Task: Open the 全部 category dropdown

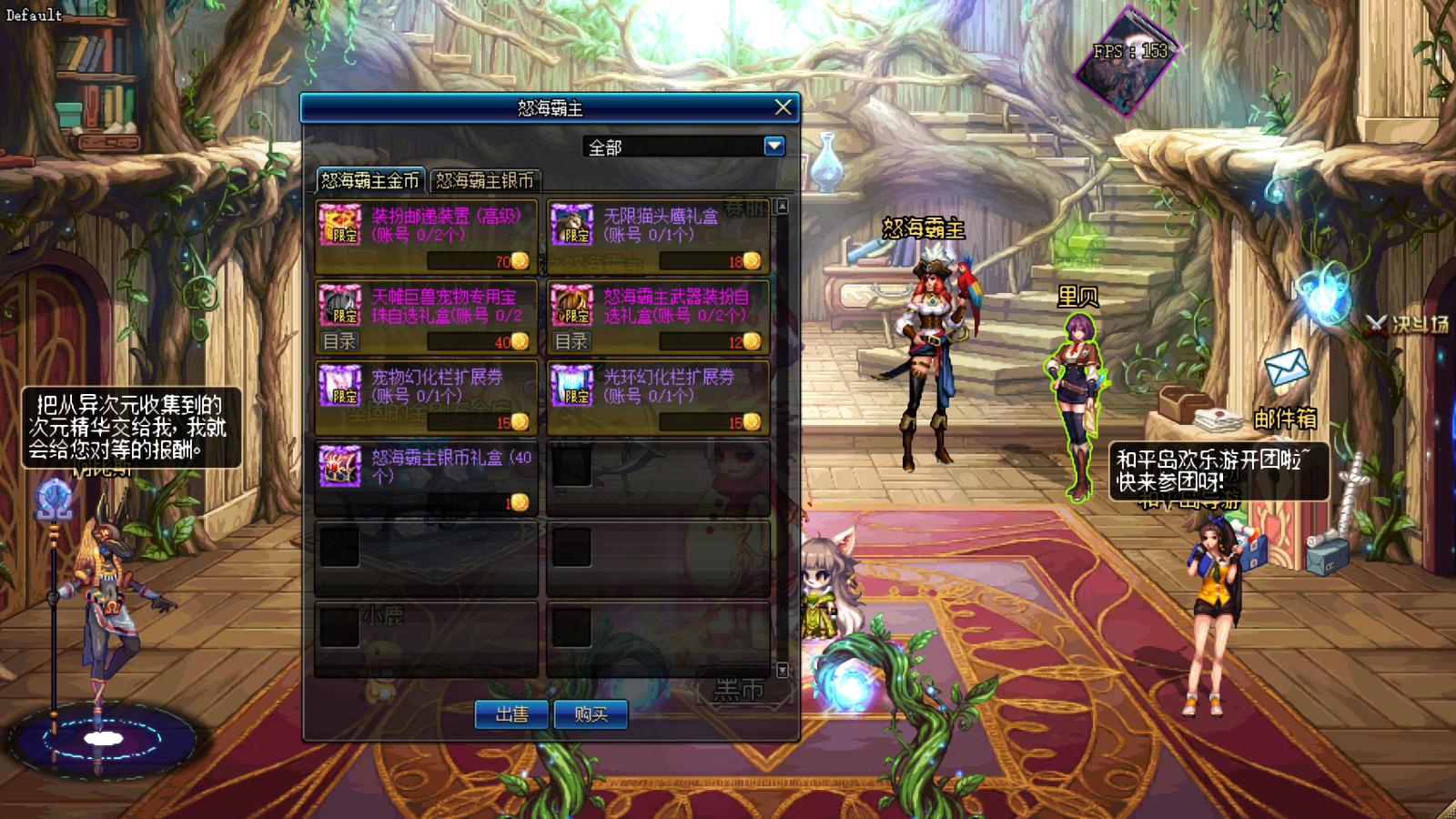Action: 773,146
